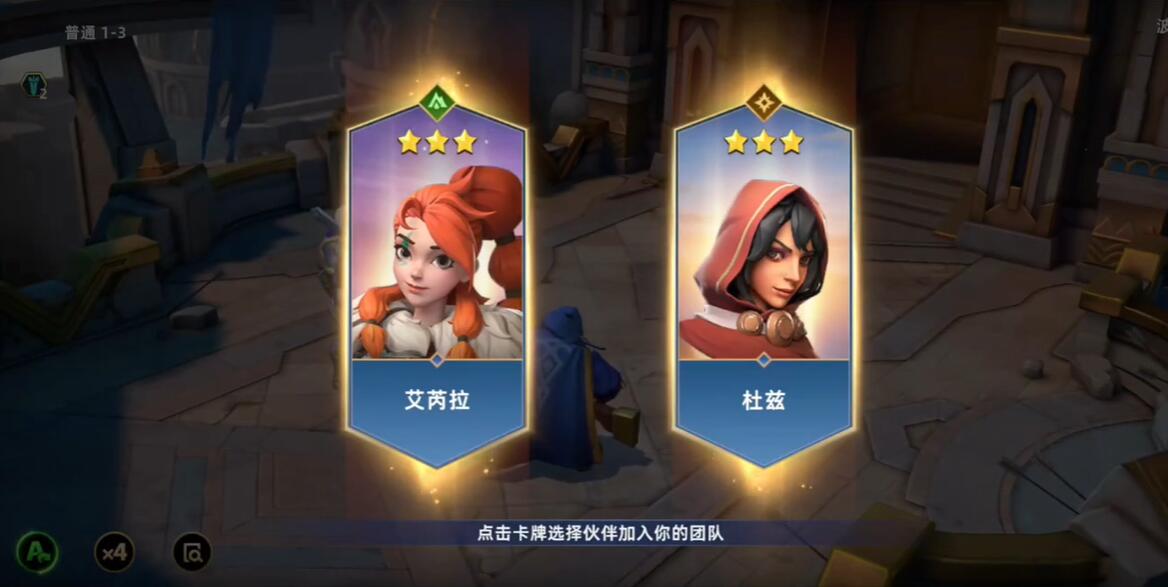The image size is (1168, 587).
Task: Open the magnifier battle details icon
Action: tap(192, 551)
